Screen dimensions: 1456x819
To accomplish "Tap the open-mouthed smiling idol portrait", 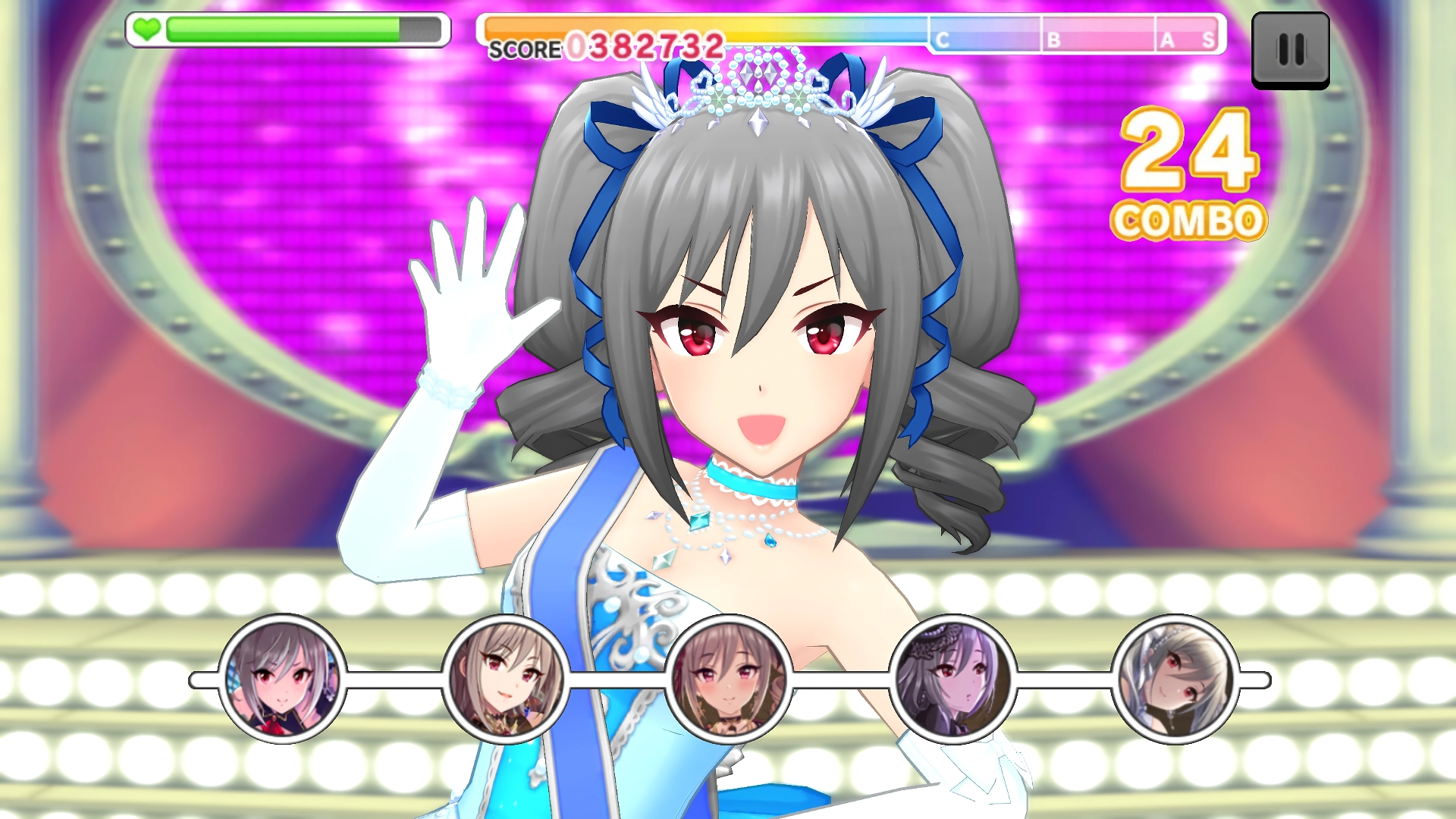I will pyautogui.click(x=505, y=679).
